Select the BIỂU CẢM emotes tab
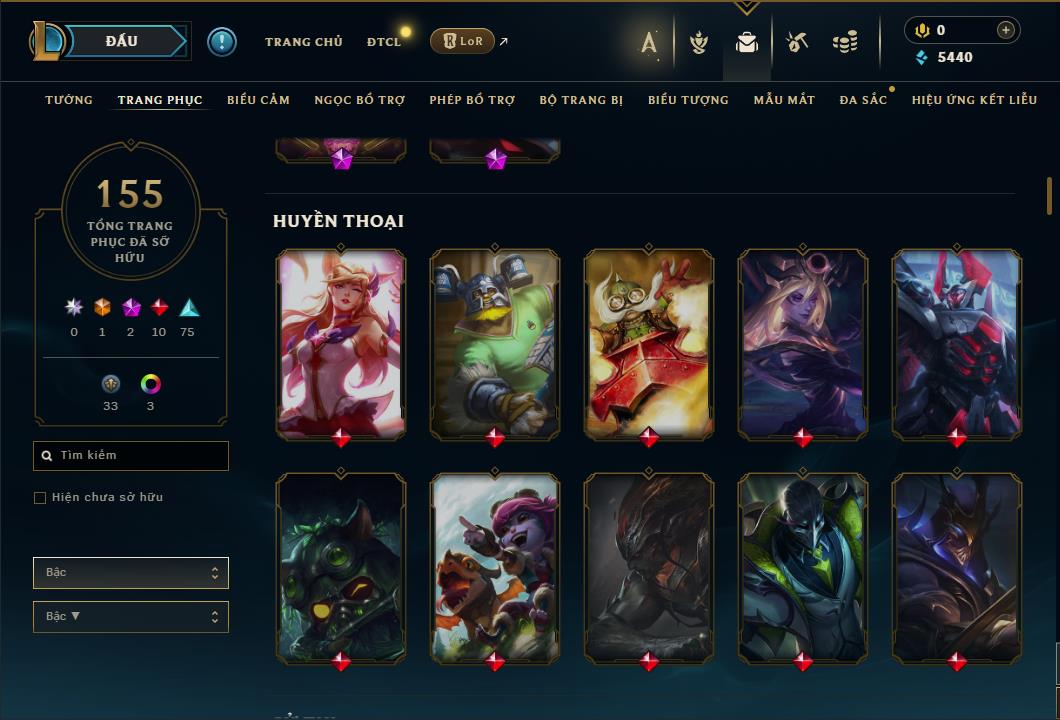The width and height of the screenshot is (1060, 720). coord(258,100)
